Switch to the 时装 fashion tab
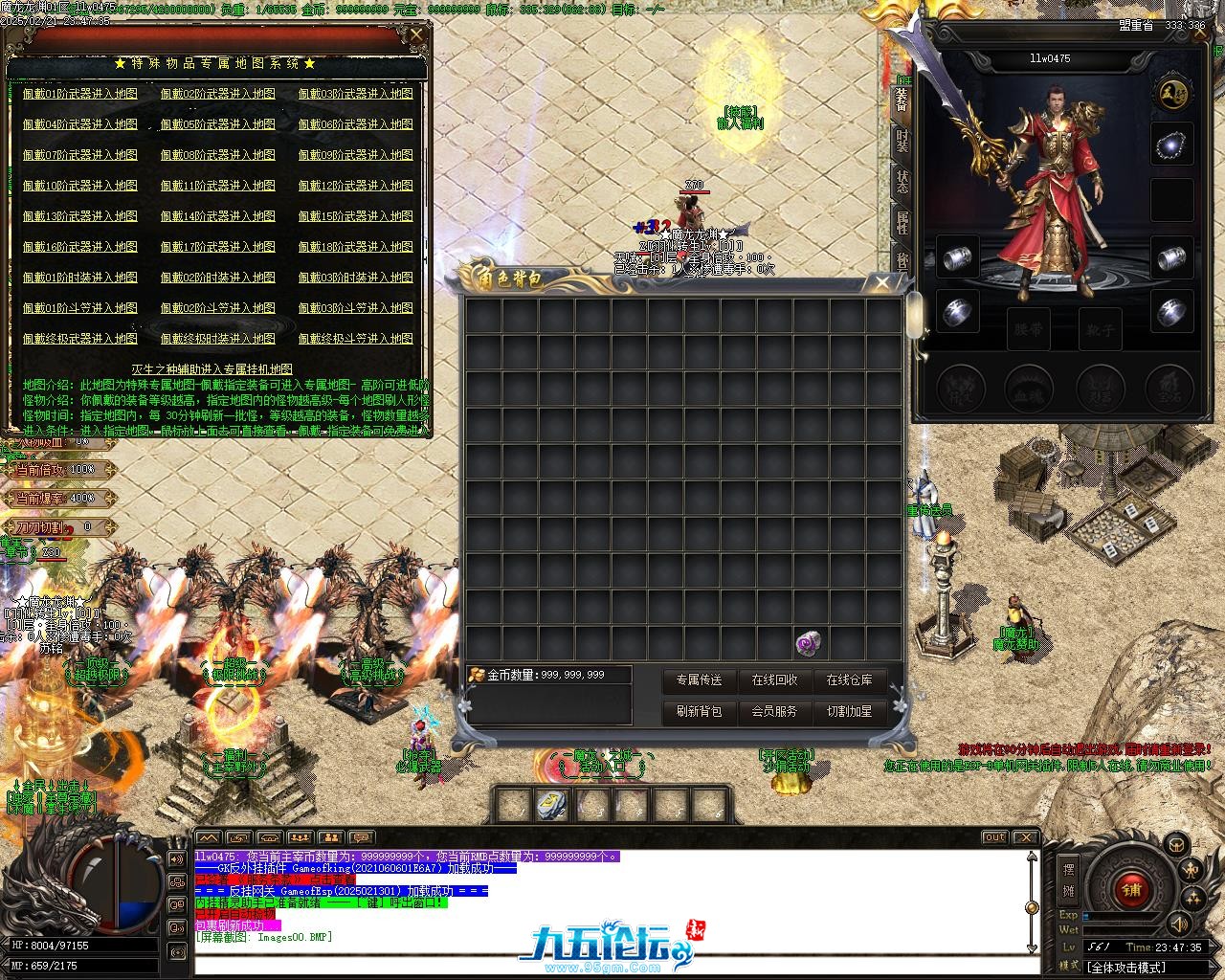Screen dimensions: 1225x980 coord(902,141)
